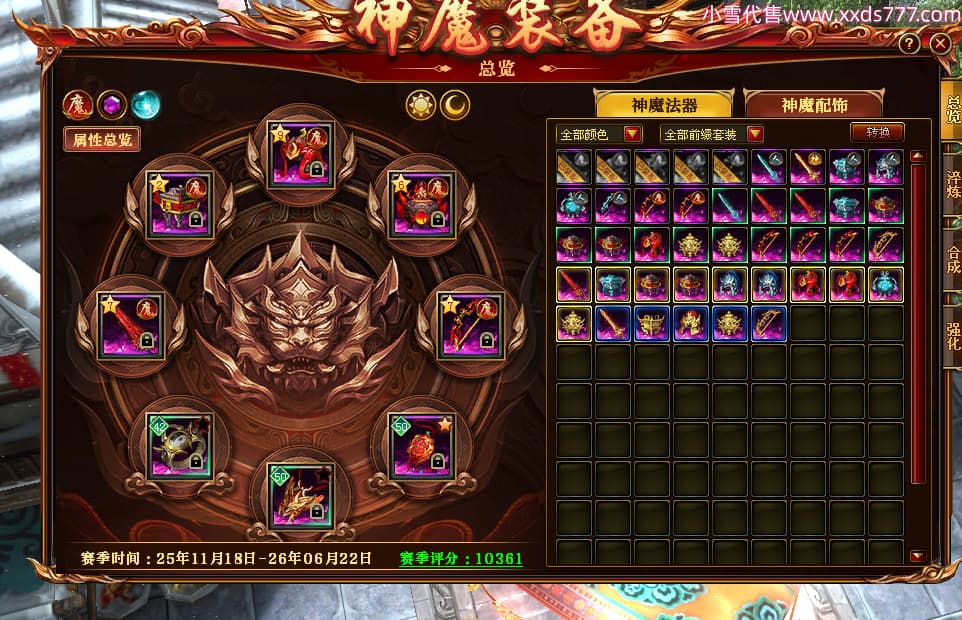Select the equipped red sword slot
This screenshot has height=620, width=962.
point(130,325)
